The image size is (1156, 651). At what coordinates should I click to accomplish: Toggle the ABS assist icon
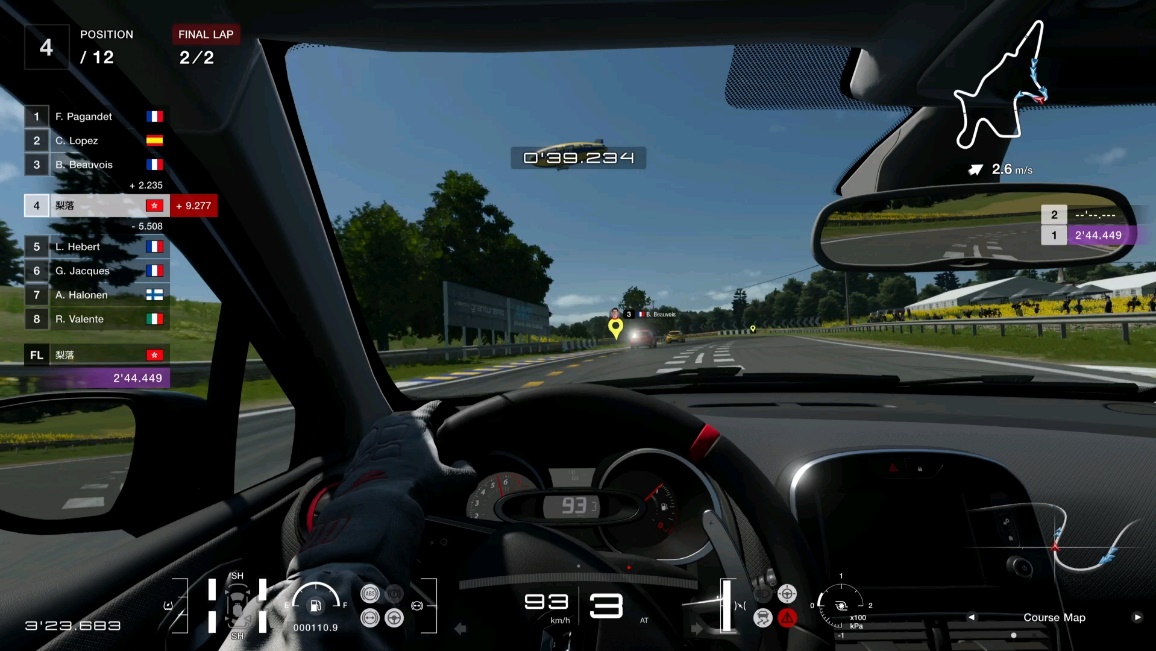pyautogui.click(x=370, y=593)
